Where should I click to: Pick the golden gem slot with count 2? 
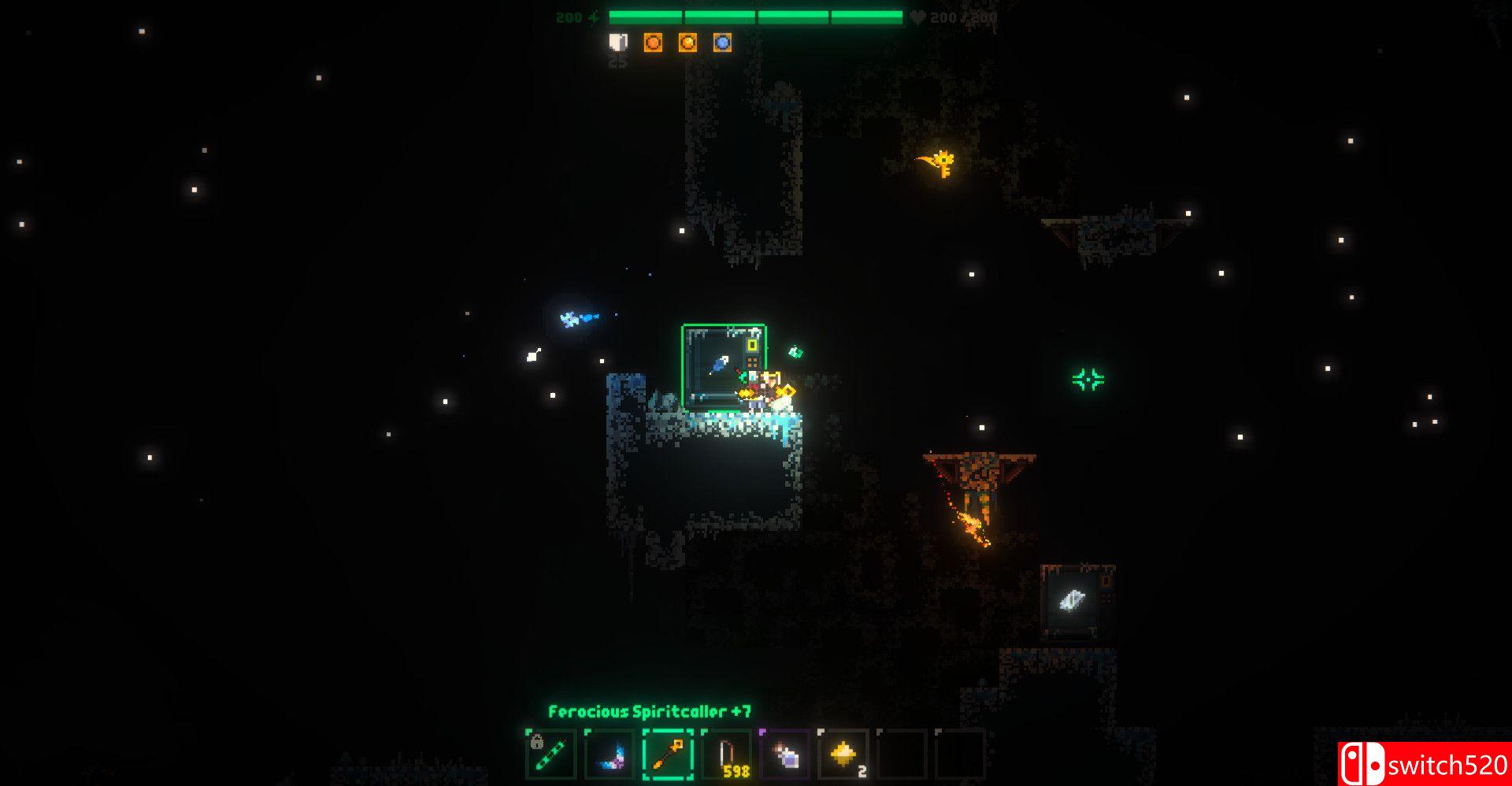coord(843,754)
